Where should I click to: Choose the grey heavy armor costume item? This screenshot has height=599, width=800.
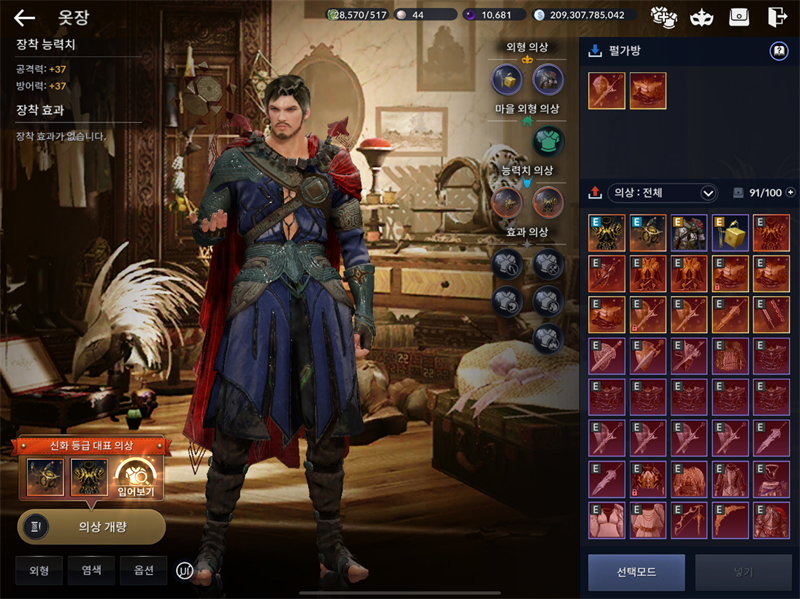[689, 232]
